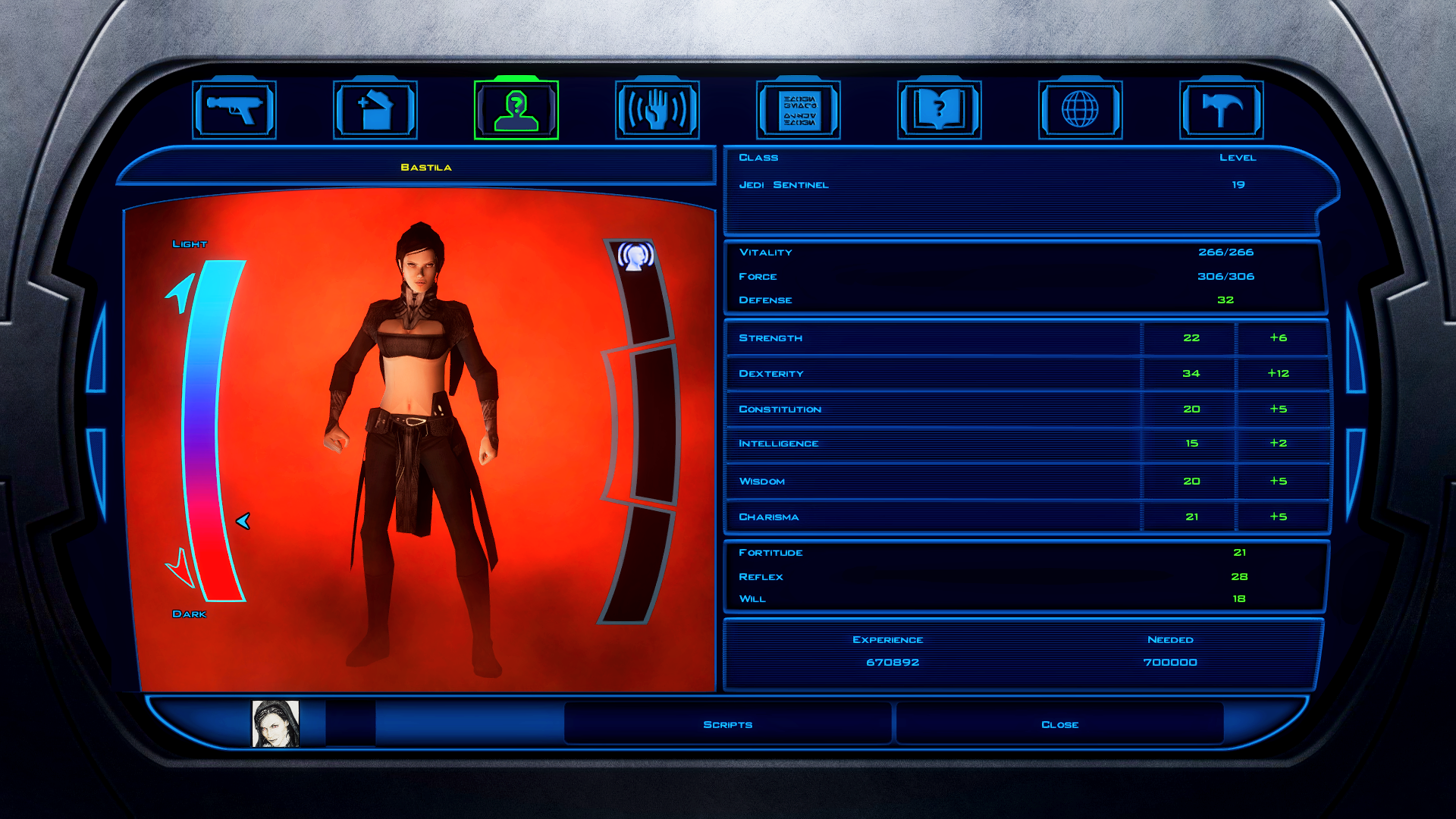Show the Messages log tab
The image size is (1456, 819).
coord(799,110)
